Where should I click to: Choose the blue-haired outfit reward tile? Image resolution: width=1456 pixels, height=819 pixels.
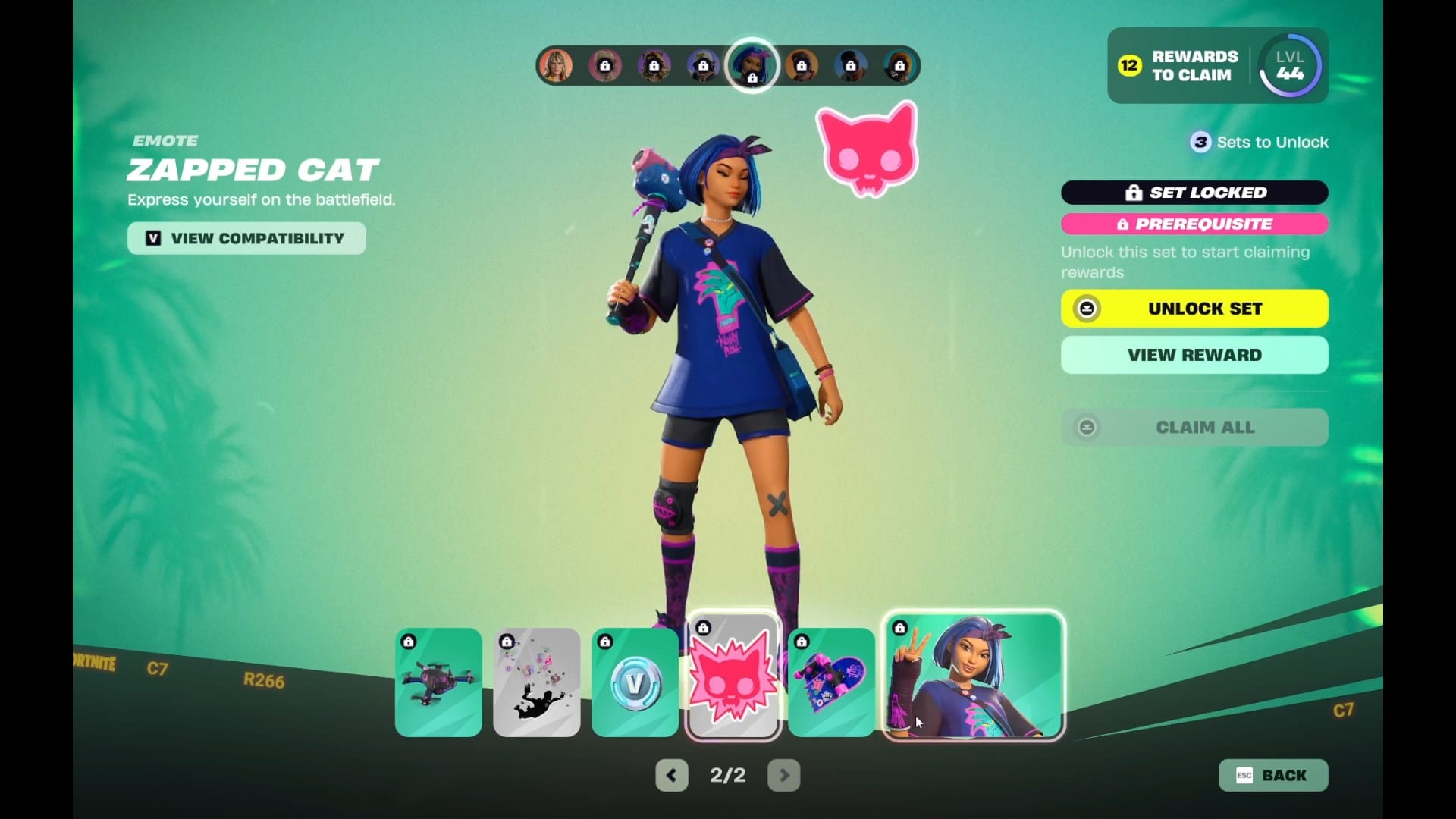974,676
